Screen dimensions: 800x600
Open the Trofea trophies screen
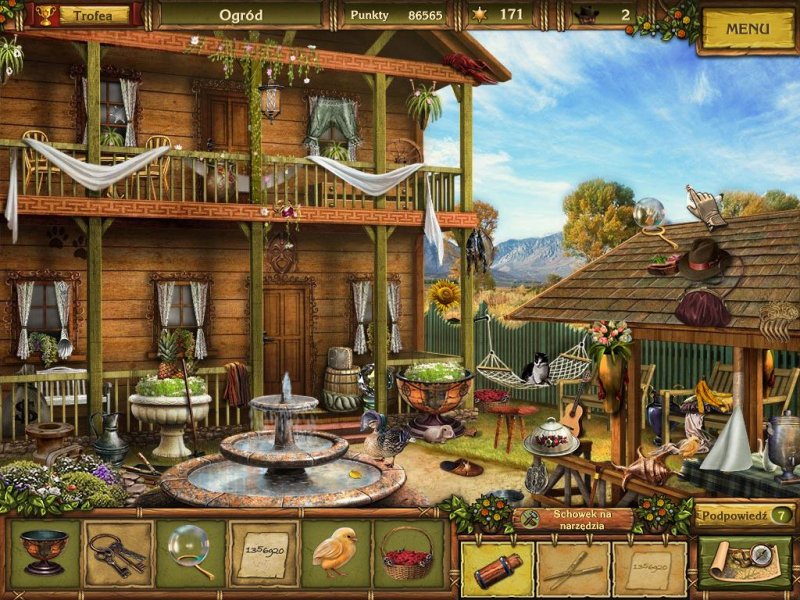coord(94,15)
